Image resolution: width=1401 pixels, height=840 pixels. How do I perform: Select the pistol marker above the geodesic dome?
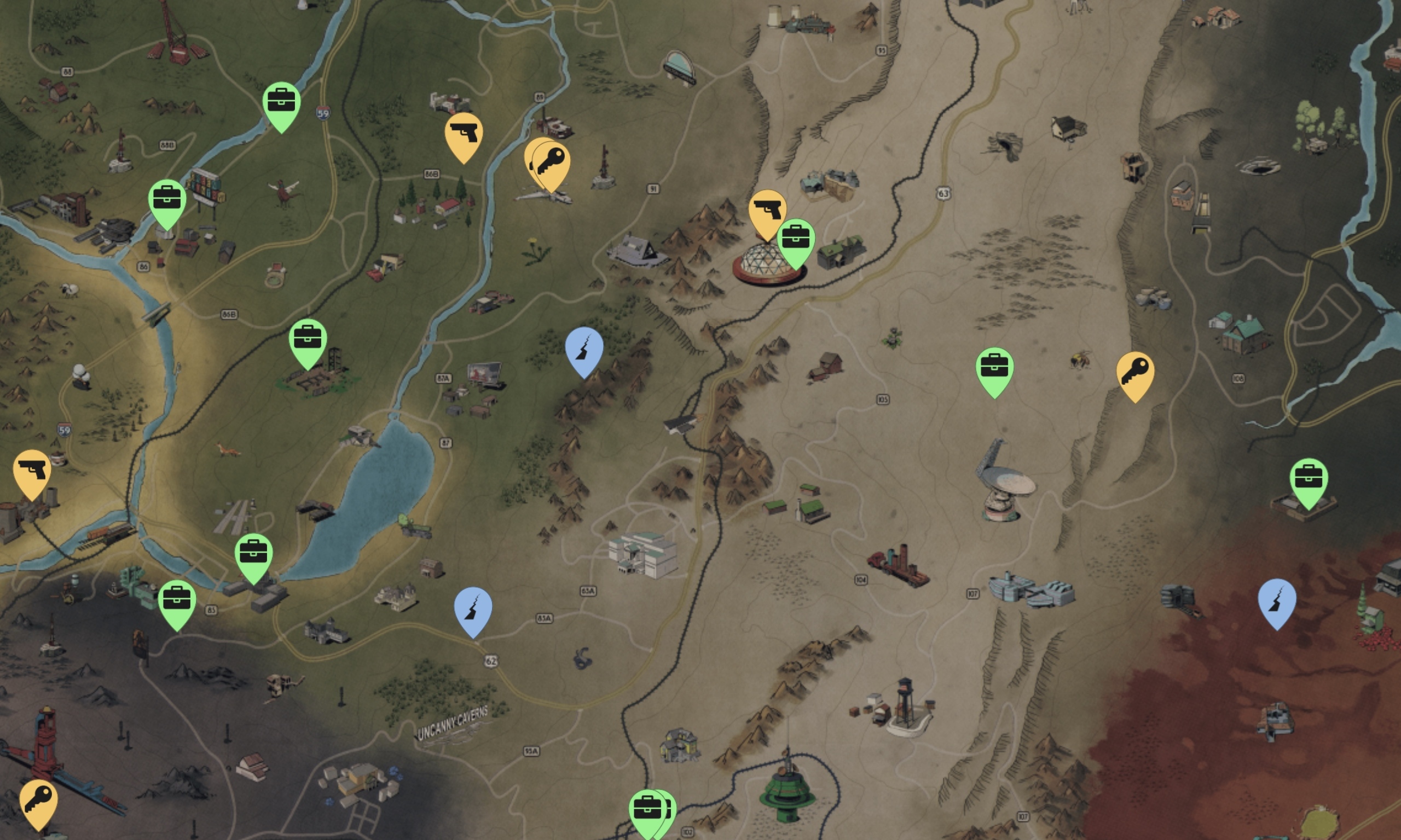point(767,211)
